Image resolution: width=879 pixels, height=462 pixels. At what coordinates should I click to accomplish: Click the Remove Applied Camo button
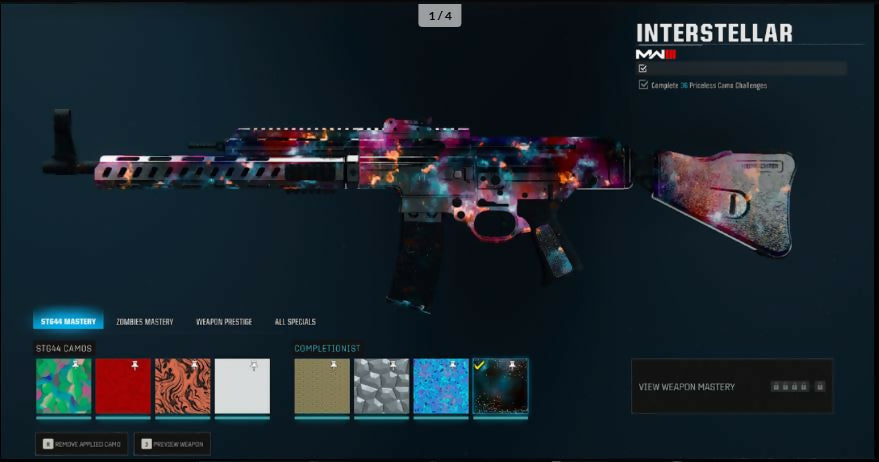click(x=82, y=443)
